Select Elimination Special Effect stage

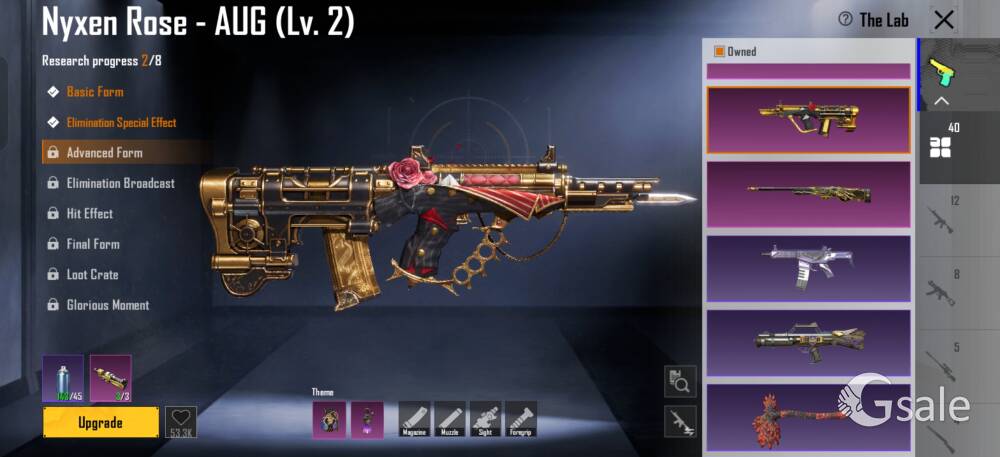coord(121,123)
